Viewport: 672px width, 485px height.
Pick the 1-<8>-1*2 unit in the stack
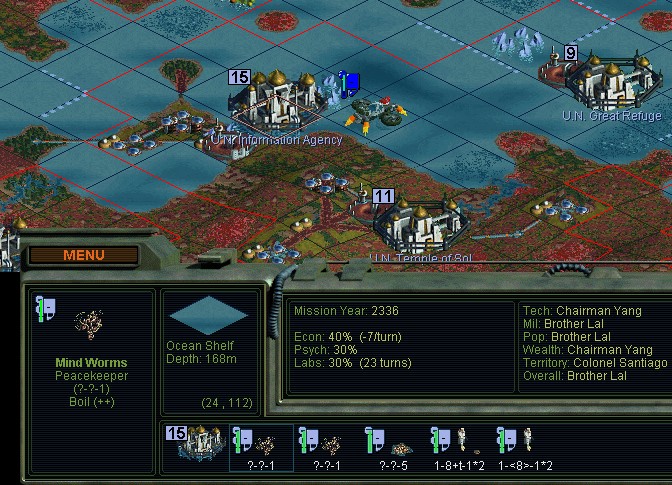(524, 446)
